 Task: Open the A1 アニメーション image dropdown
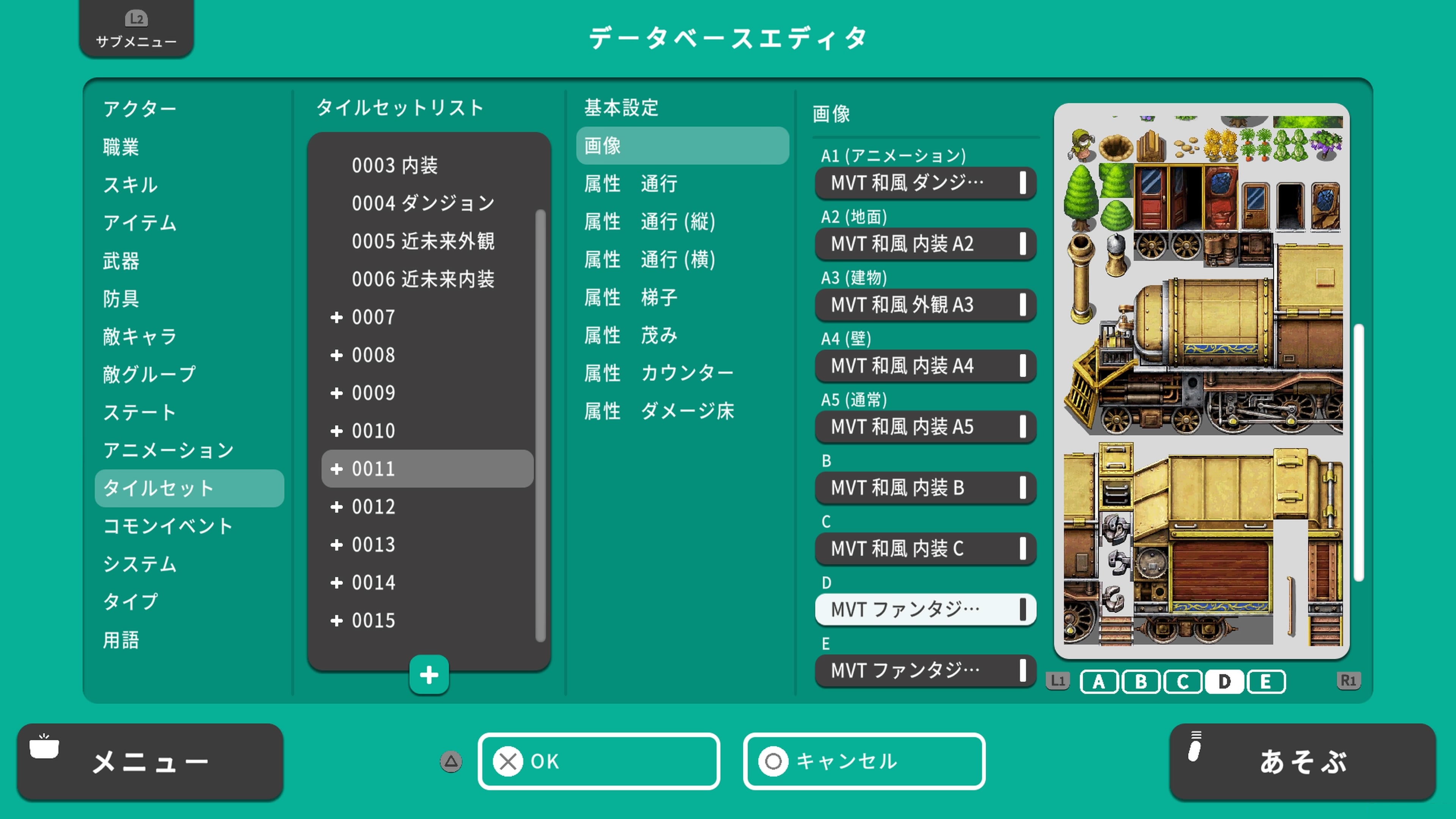[x=925, y=182]
